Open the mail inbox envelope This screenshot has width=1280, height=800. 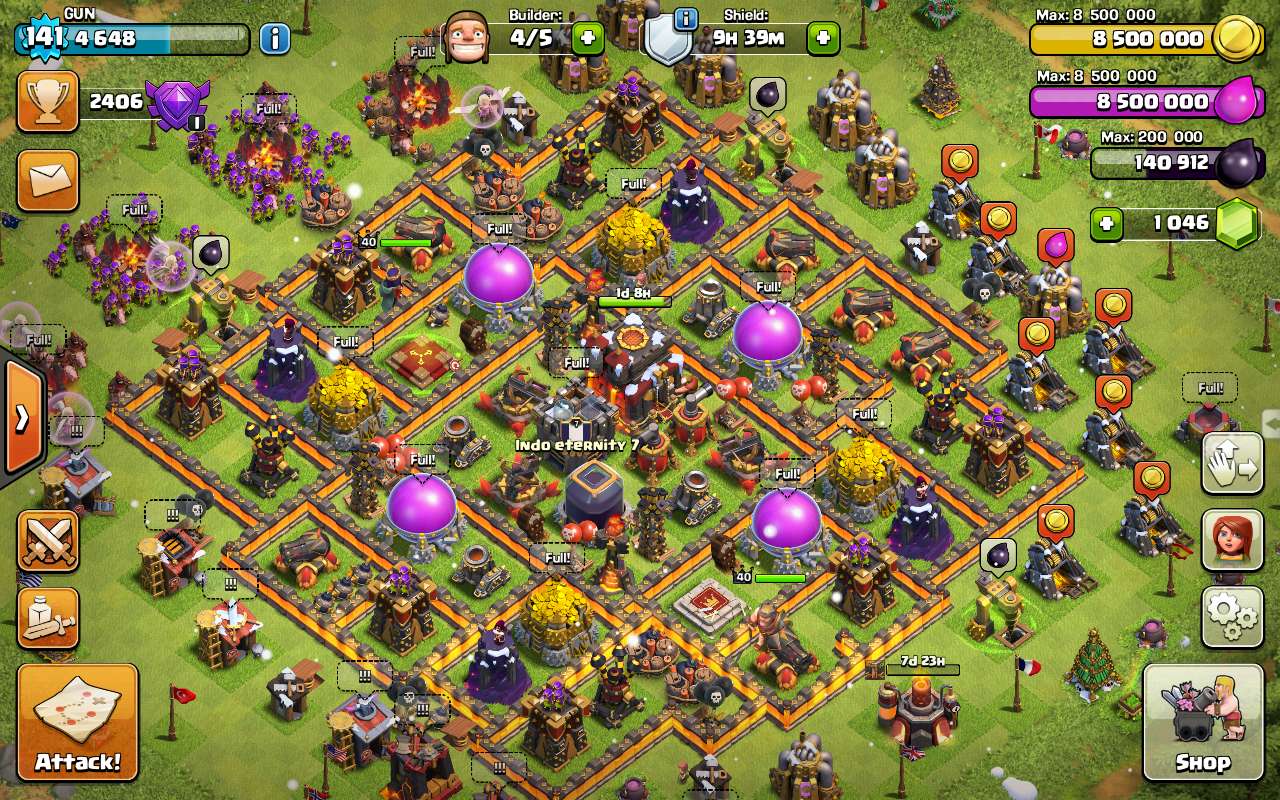tap(47, 181)
